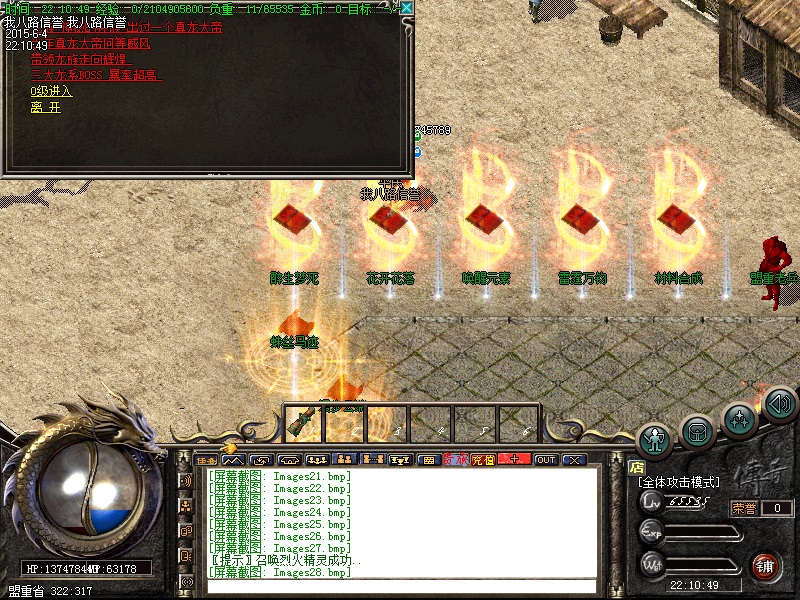Viewport: 800px width, 600px height.
Task: Click the "带领龙族走向辉煌" red link
Action: (x=82, y=59)
